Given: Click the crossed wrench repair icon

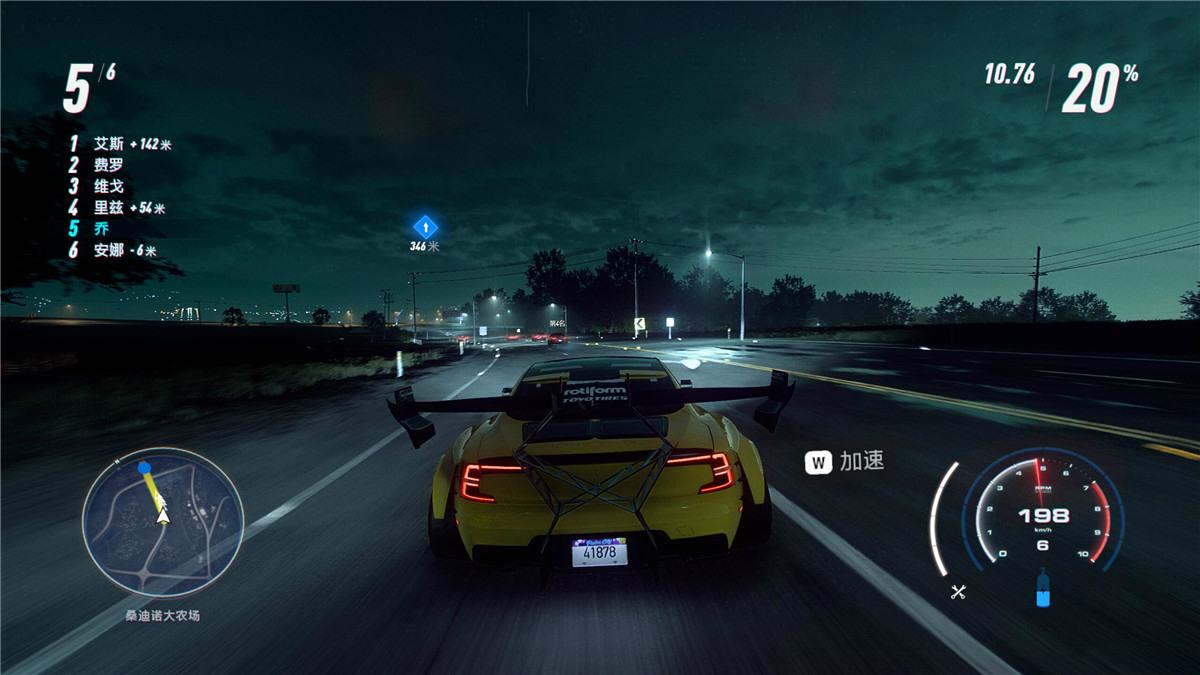Looking at the screenshot, I should click(957, 592).
